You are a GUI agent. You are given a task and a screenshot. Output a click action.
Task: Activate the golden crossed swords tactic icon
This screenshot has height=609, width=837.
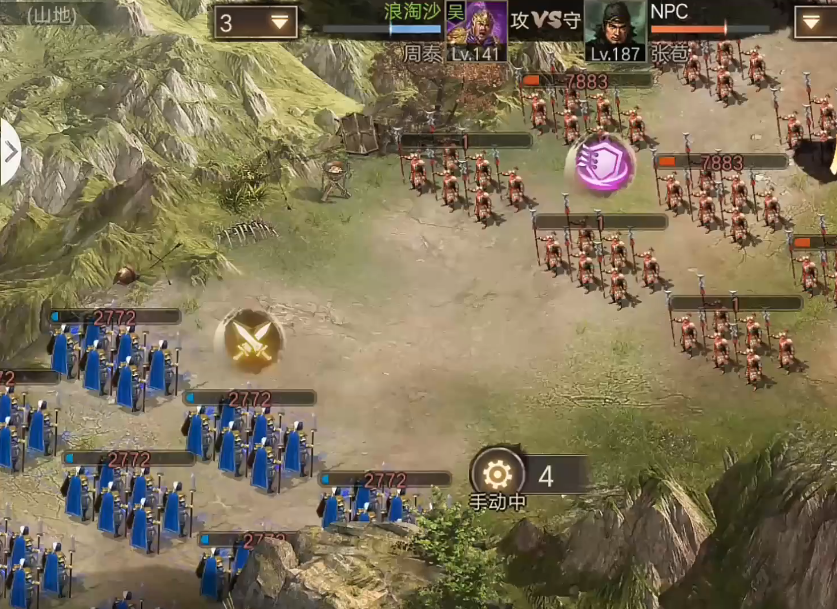[x=248, y=338]
